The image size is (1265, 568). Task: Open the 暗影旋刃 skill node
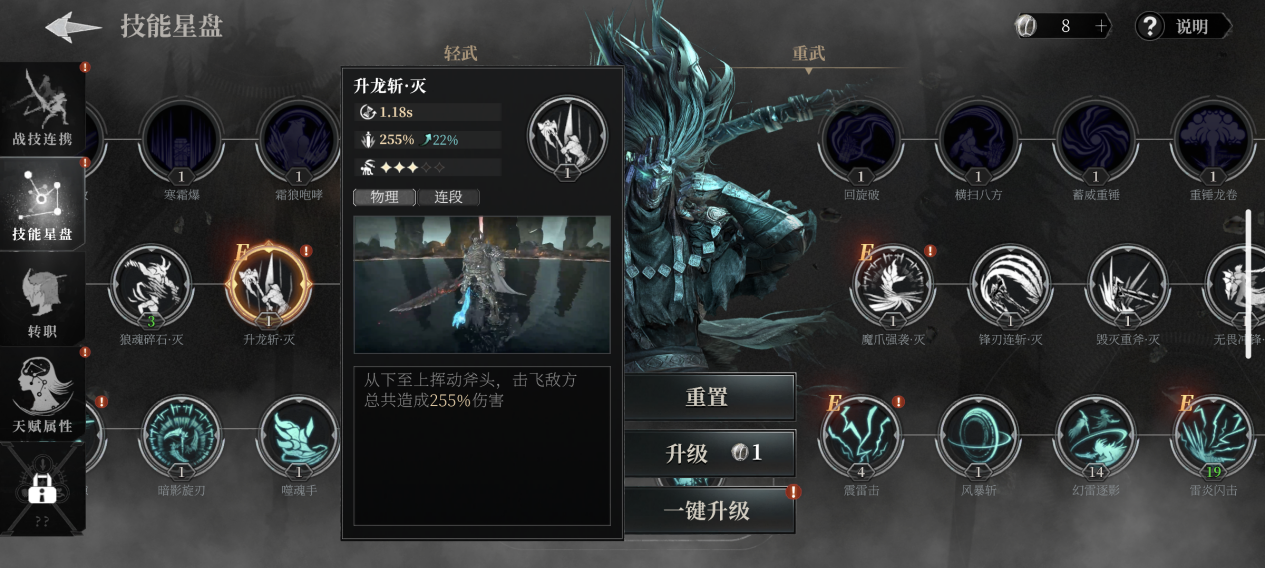click(181, 436)
